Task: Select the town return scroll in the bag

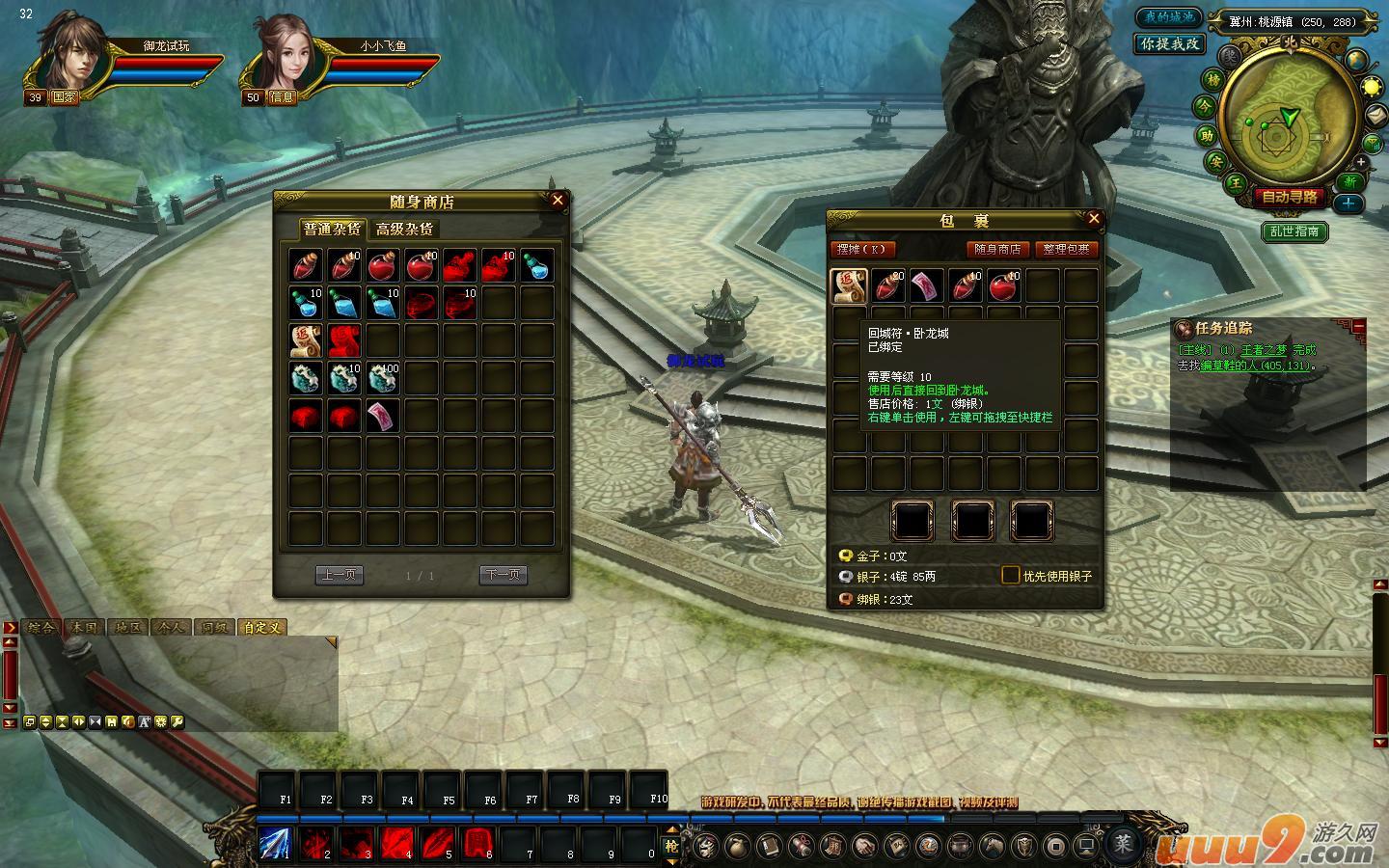Action: pos(849,285)
